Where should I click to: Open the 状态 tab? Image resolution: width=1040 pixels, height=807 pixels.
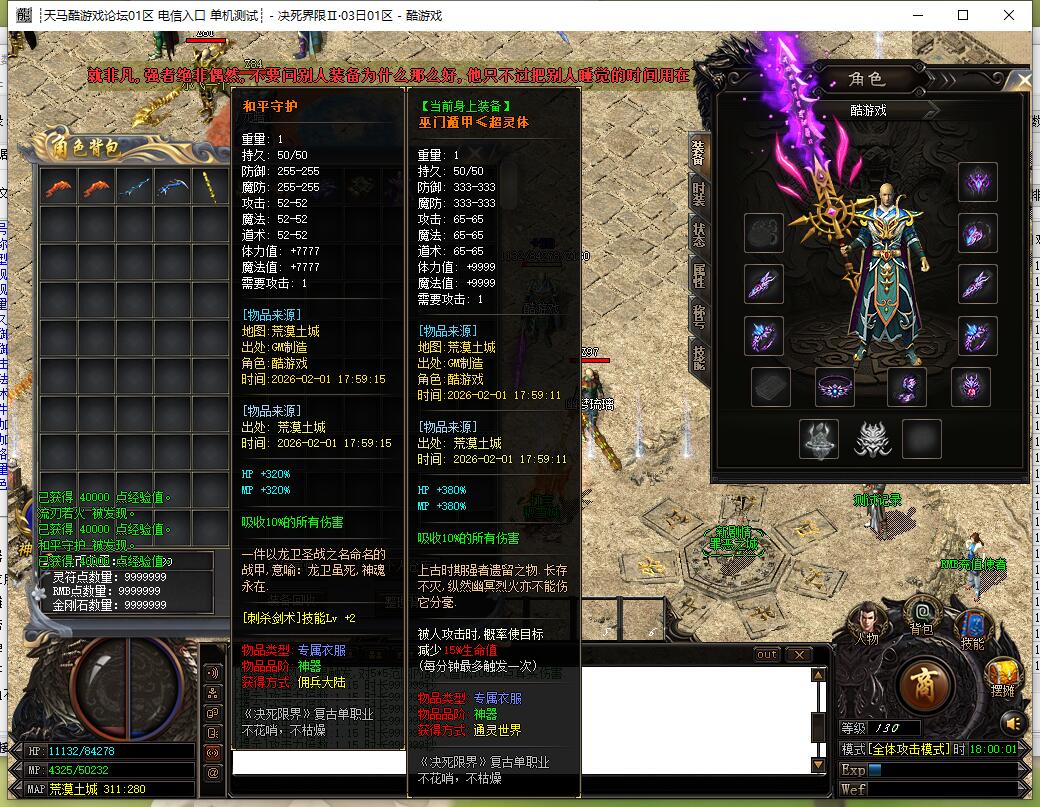[699, 233]
